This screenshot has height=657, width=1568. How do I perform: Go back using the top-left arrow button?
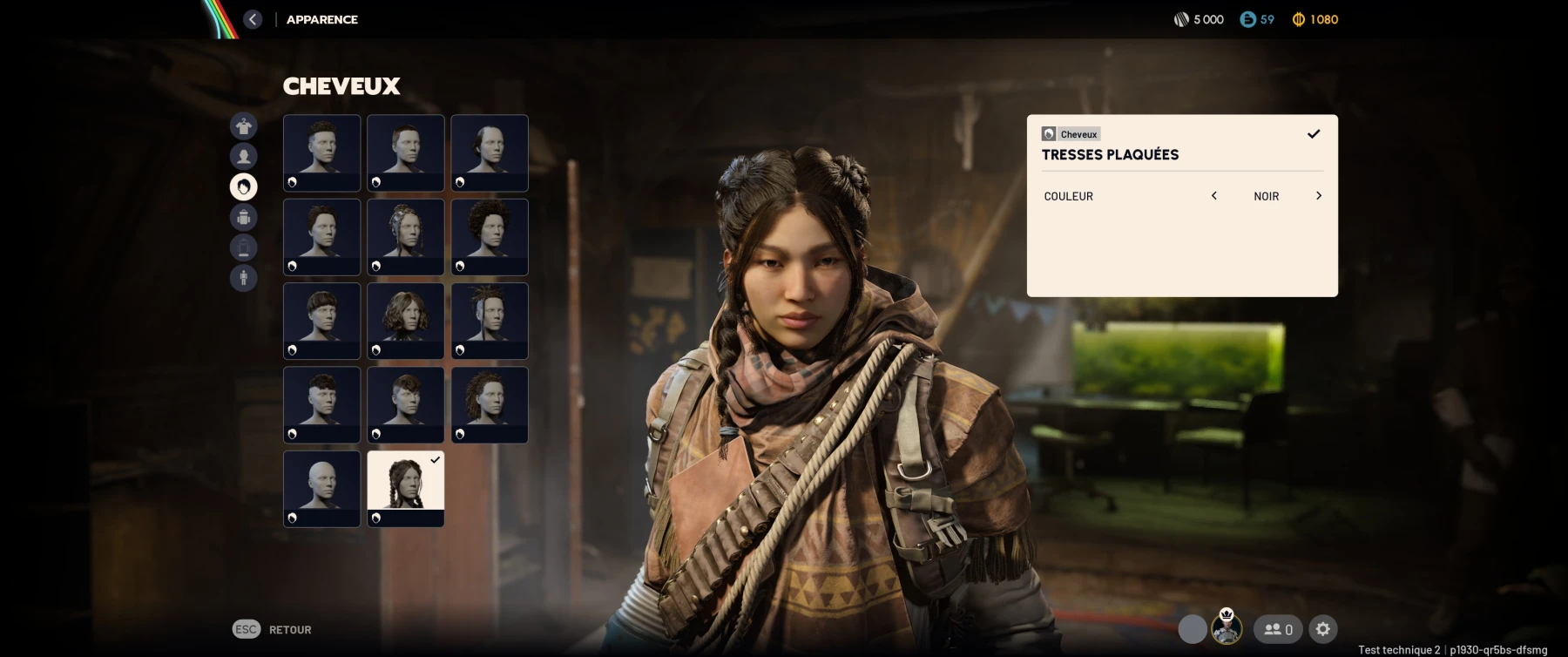click(x=253, y=19)
